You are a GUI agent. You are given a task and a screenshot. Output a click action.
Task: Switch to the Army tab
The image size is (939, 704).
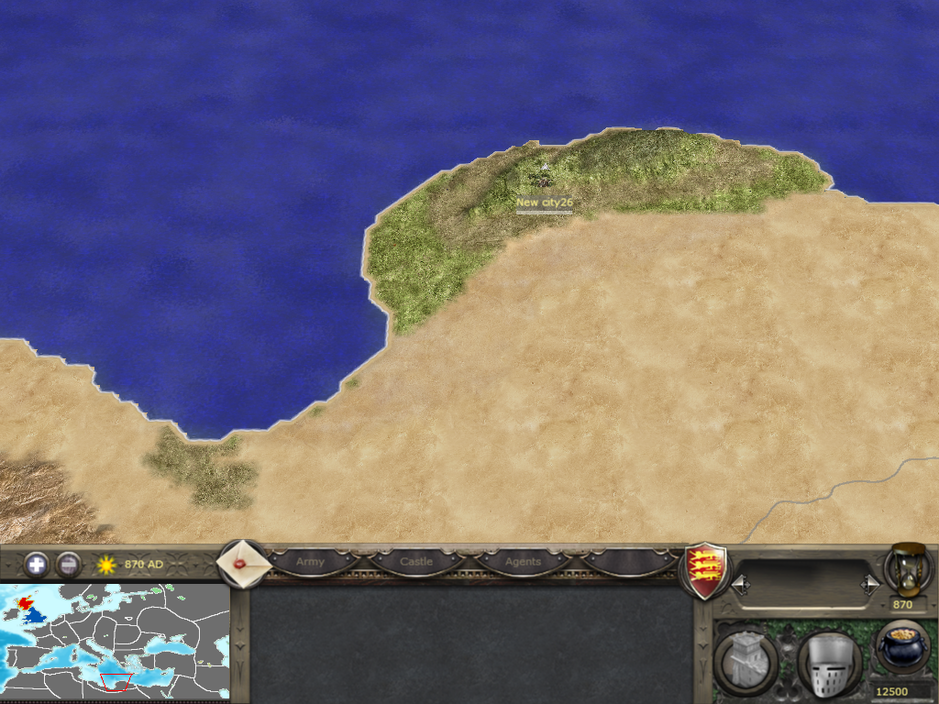(x=310, y=562)
